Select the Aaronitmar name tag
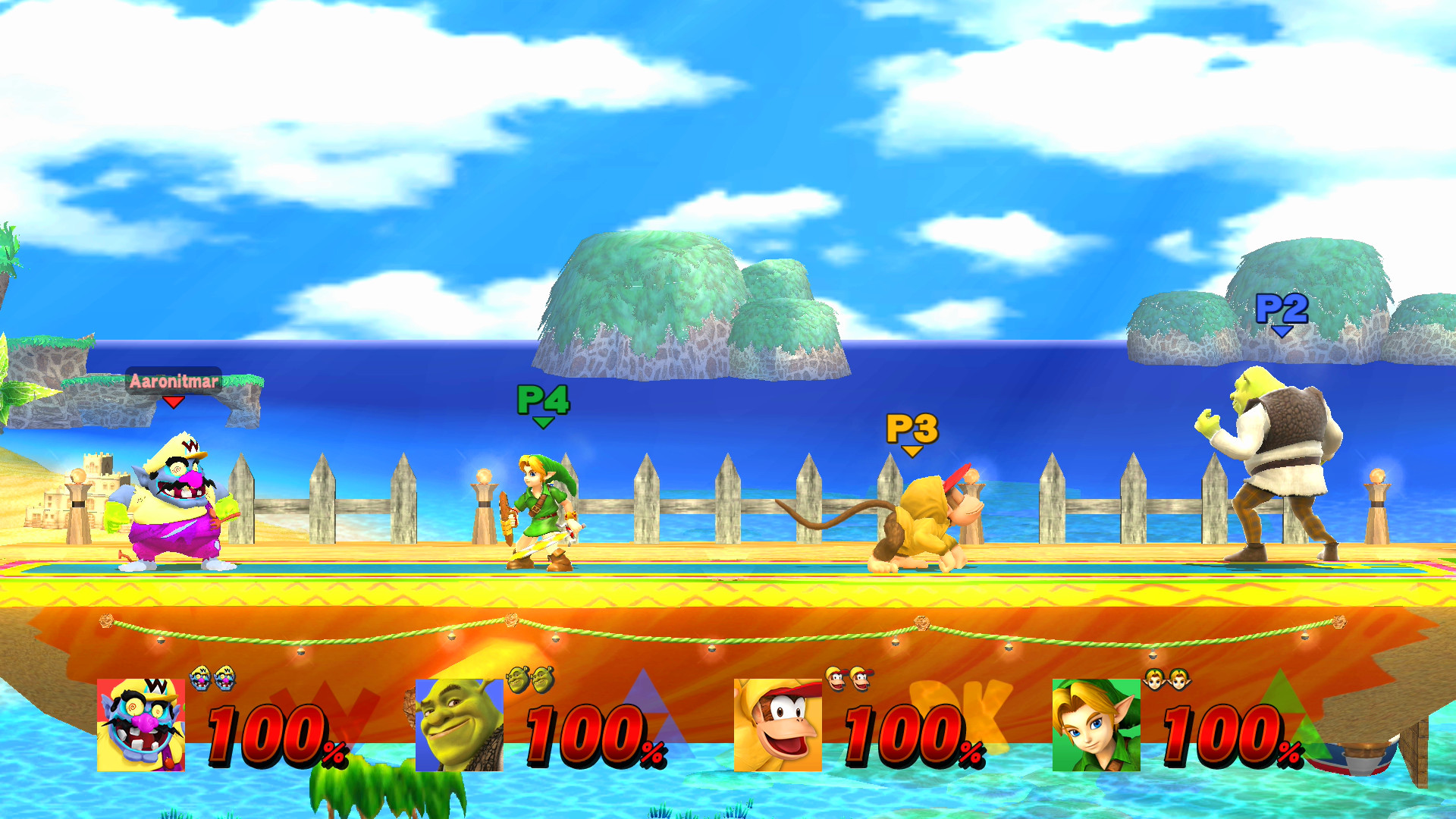Screen dimensions: 1456x819 click(x=173, y=381)
